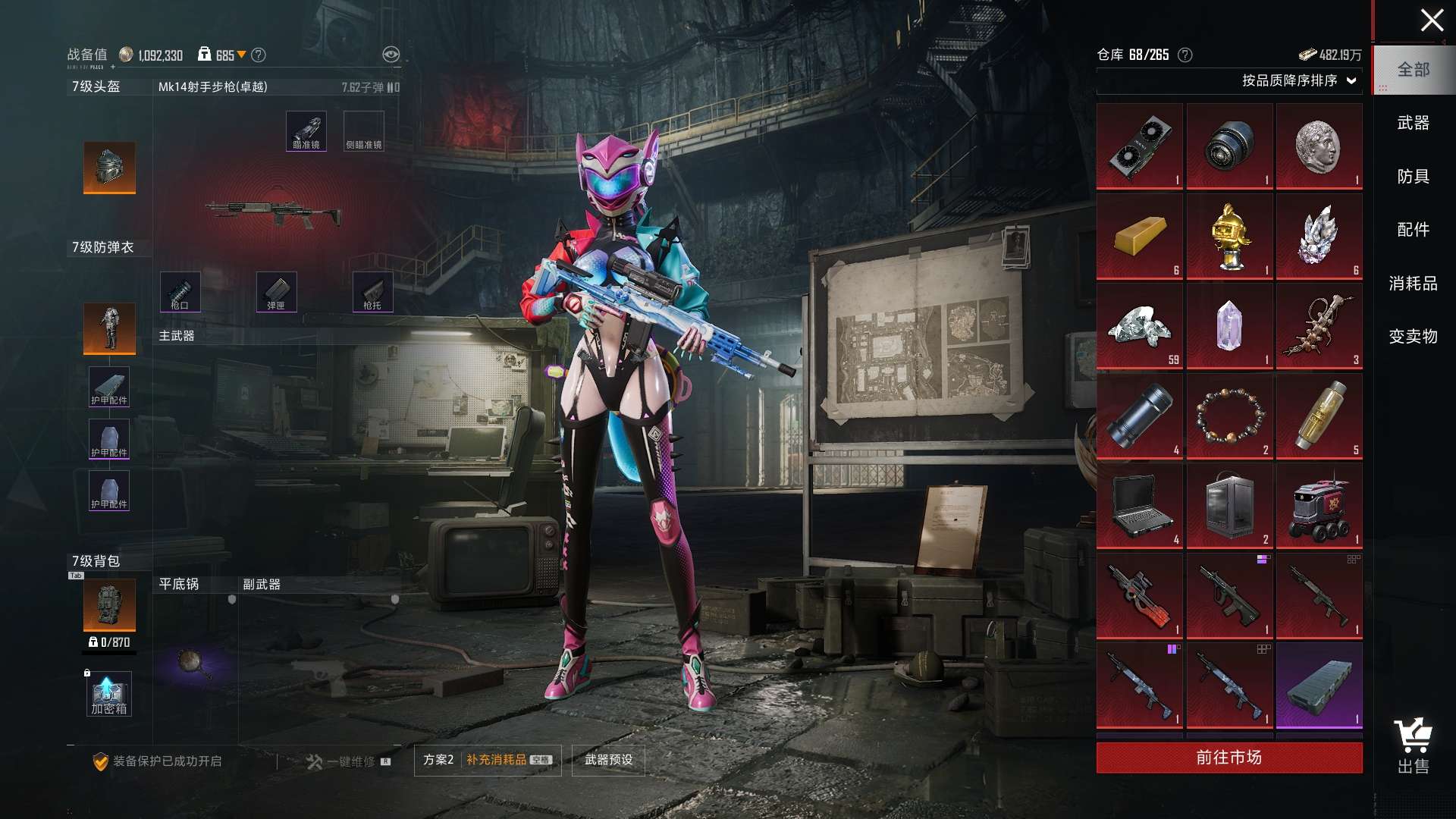Switch to the 变卖物 sellables tab
The image size is (1456, 819).
click(1413, 337)
